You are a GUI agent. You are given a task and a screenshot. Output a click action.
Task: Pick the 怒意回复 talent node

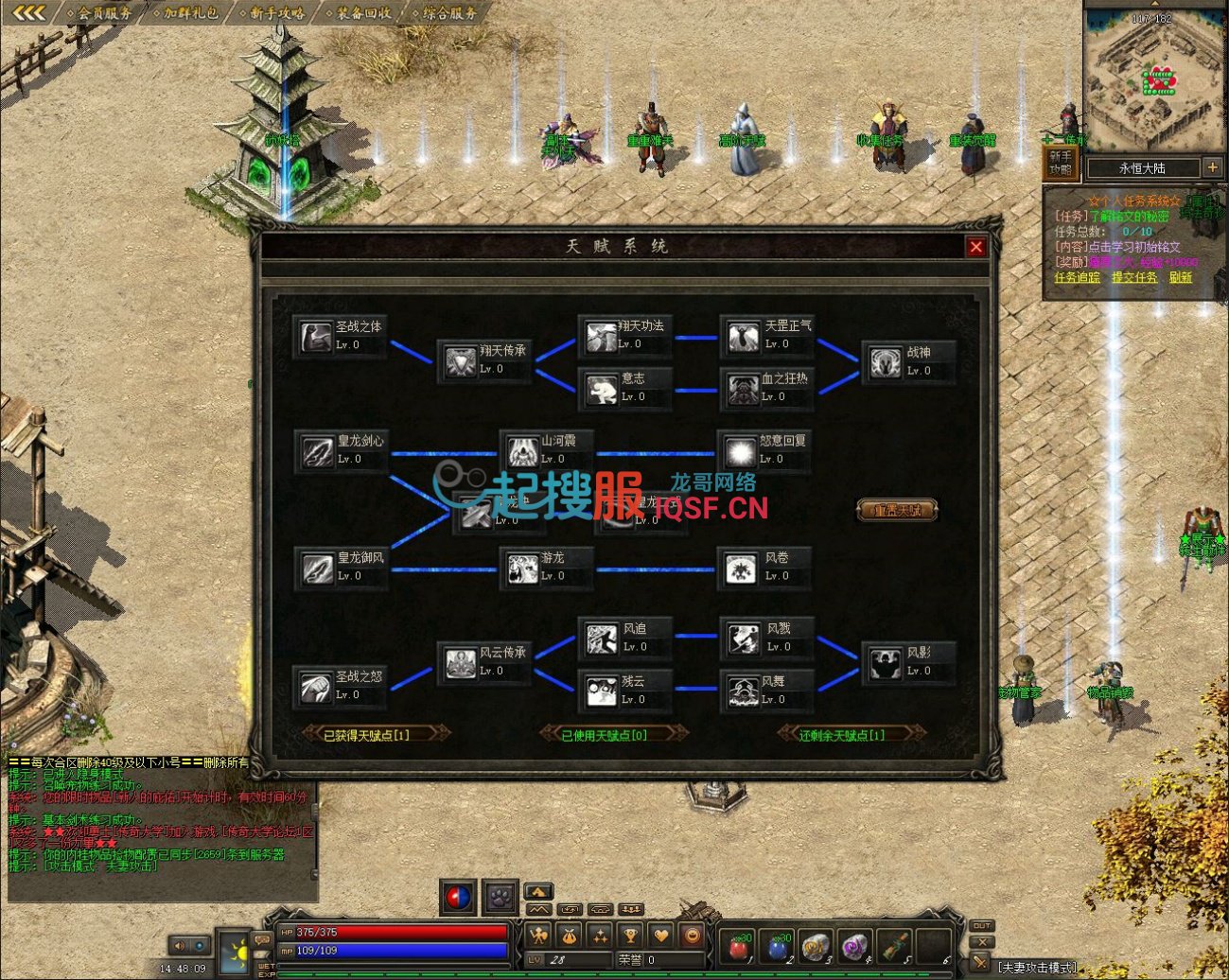741,450
